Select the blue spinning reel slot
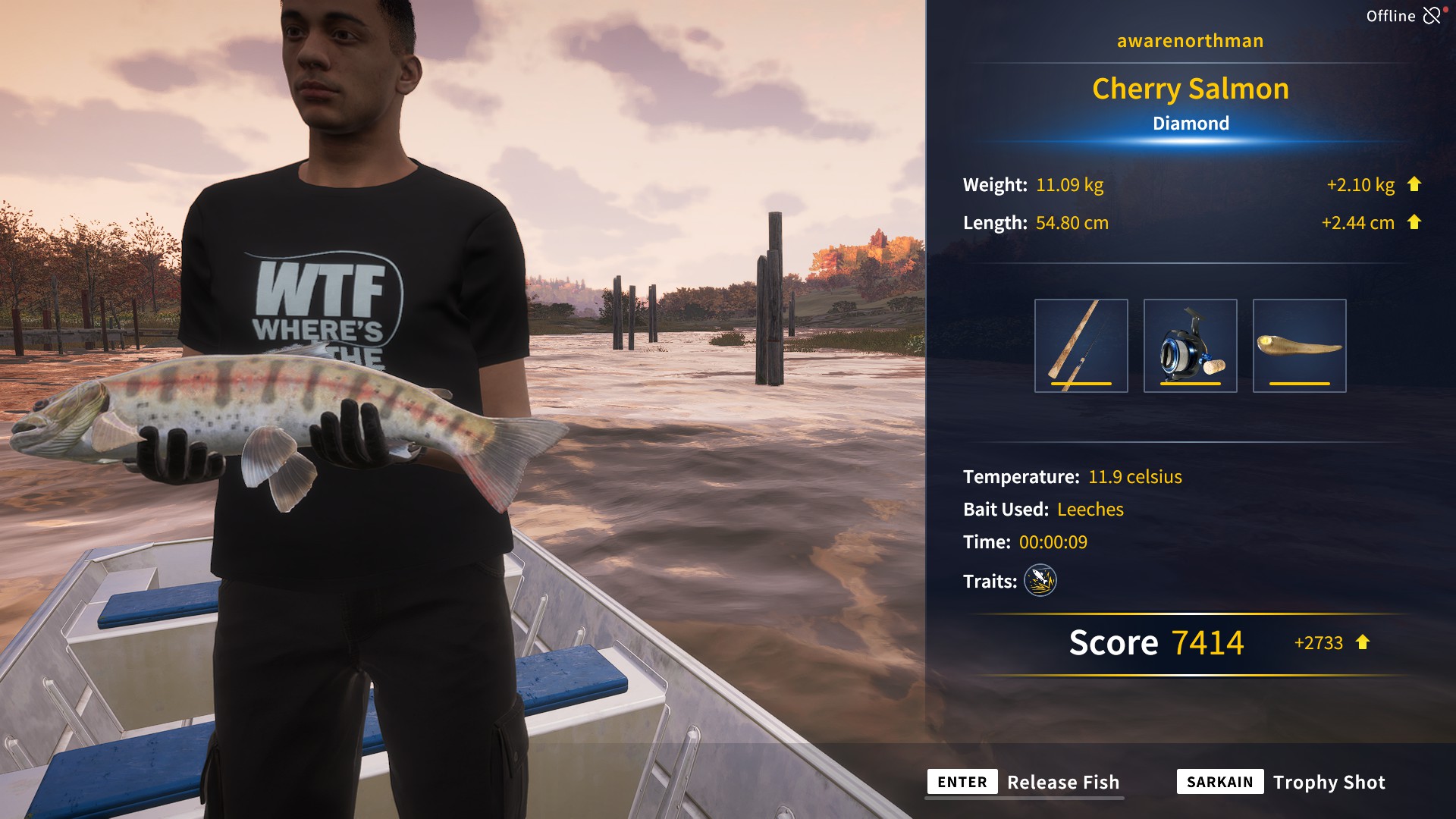 click(1190, 346)
